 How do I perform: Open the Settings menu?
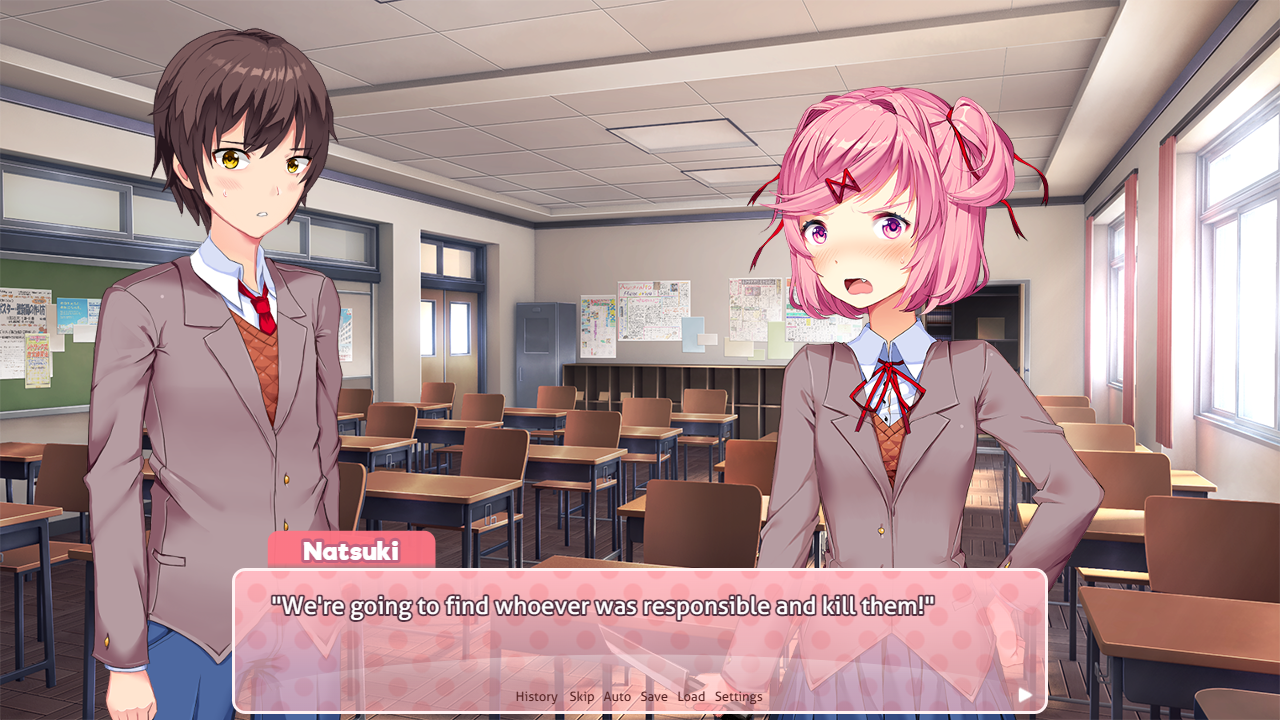(739, 696)
